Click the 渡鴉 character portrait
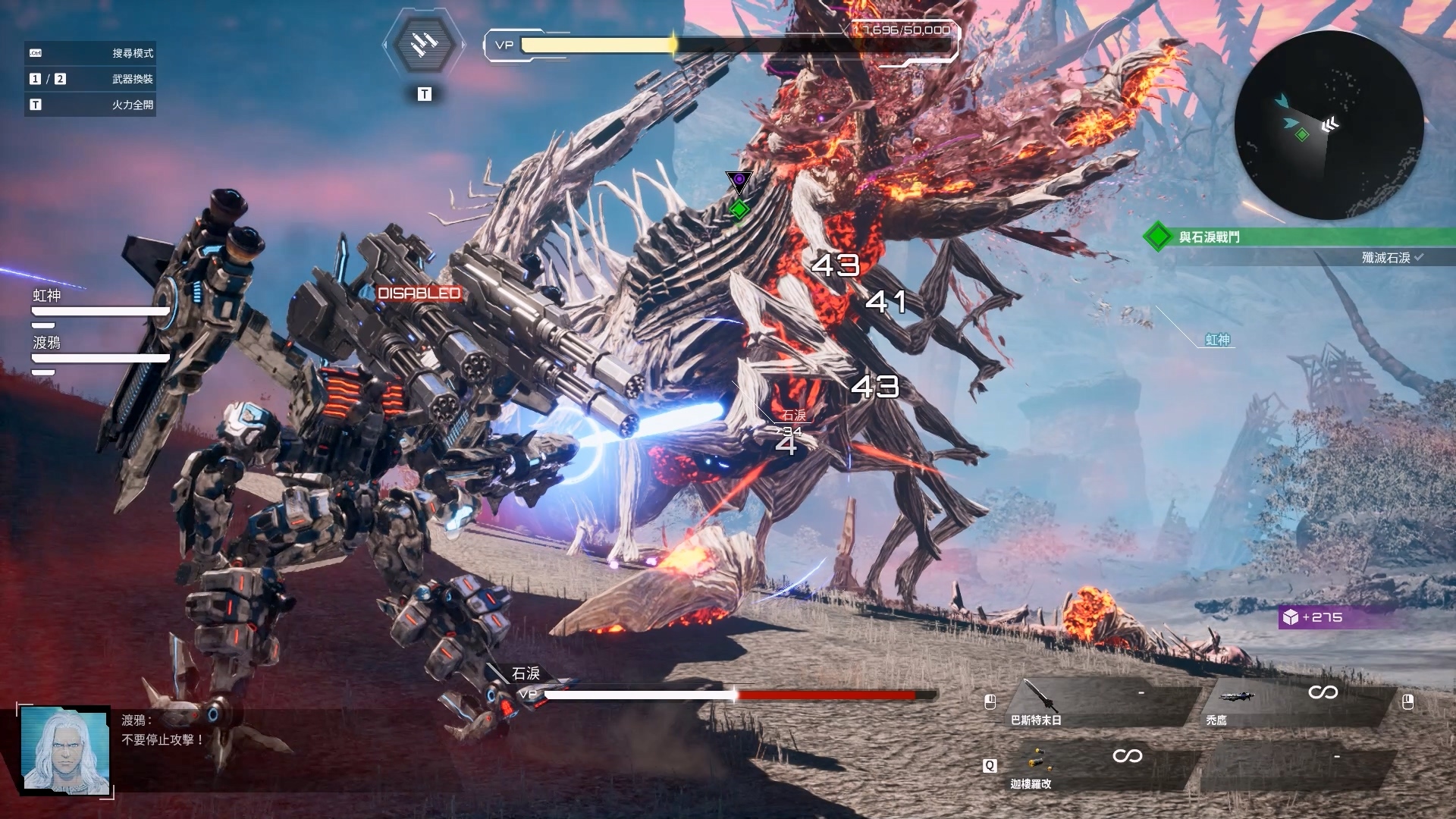The image size is (1456, 819). pos(66,751)
